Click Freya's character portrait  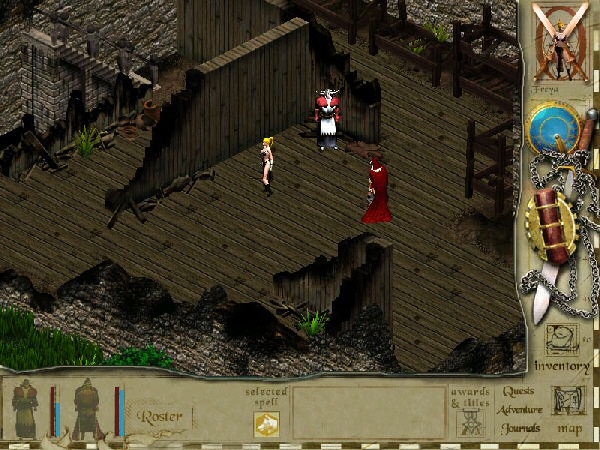point(560,44)
